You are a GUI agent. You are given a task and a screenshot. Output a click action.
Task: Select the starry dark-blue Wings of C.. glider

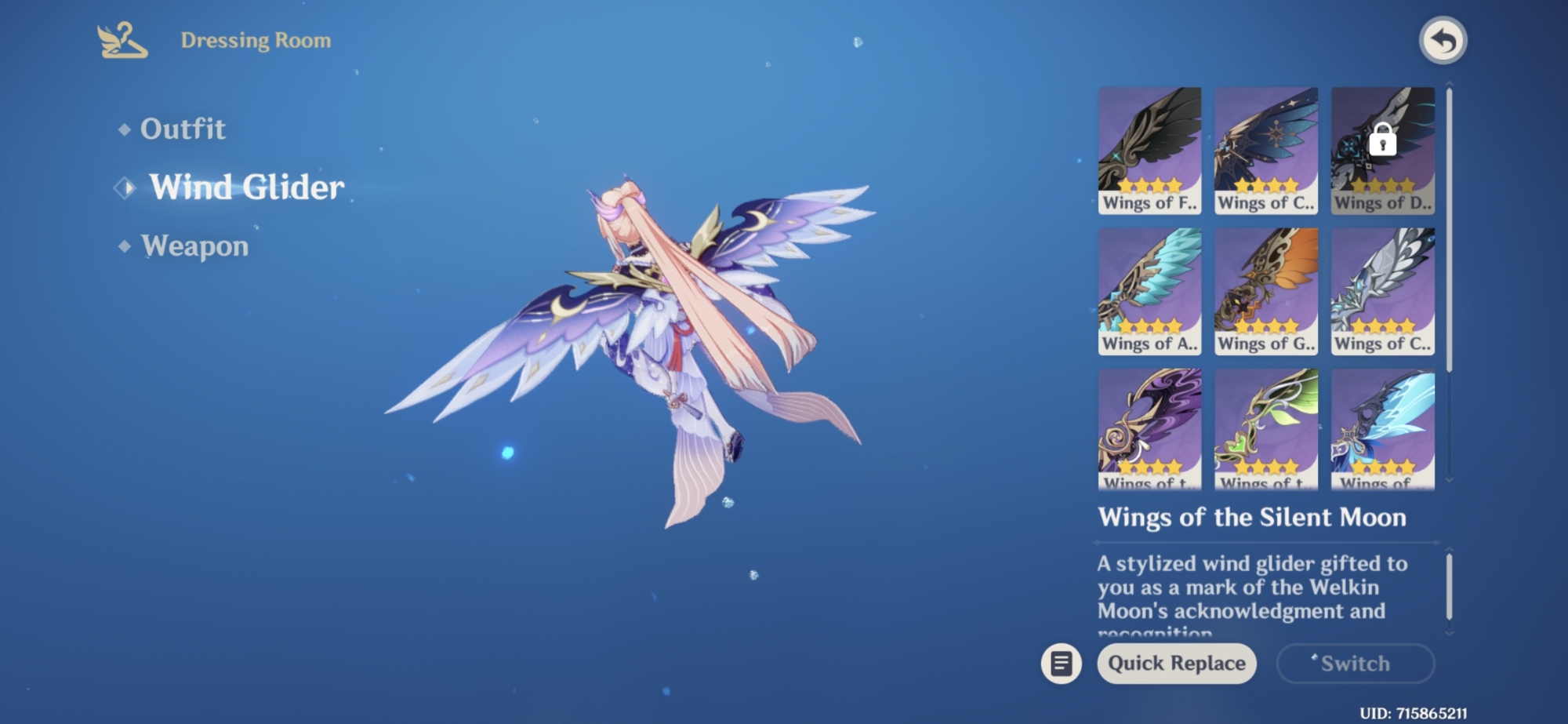click(x=1265, y=150)
